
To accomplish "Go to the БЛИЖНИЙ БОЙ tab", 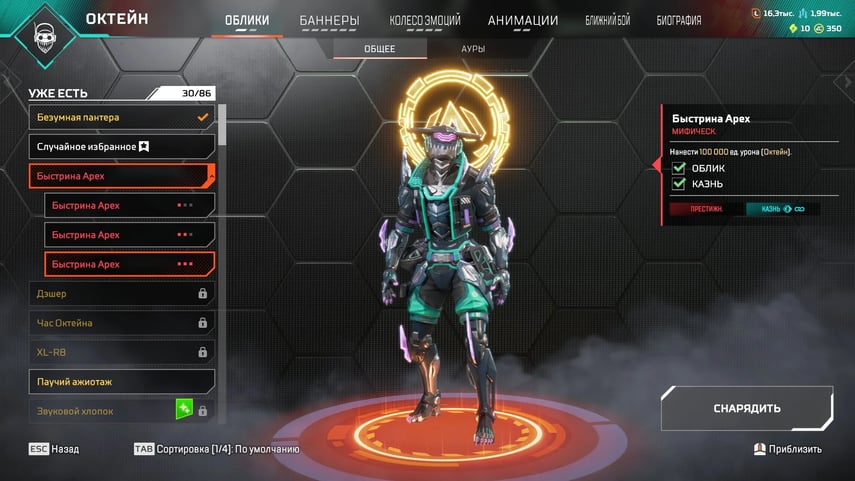I will pyautogui.click(x=607, y=20).
